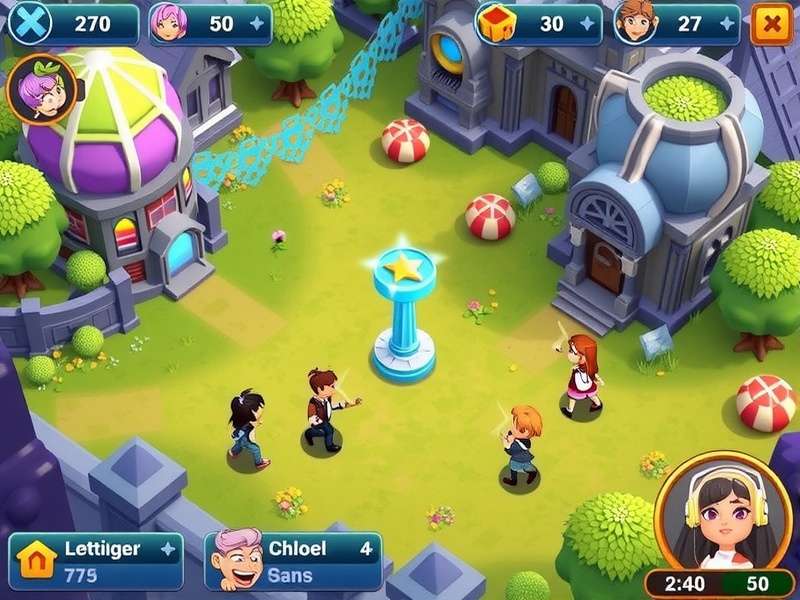Image resolution: width=800 pixels, height=600 pixels.
Task: Close the screen with the orange X button
Action: tap(771, 24)
